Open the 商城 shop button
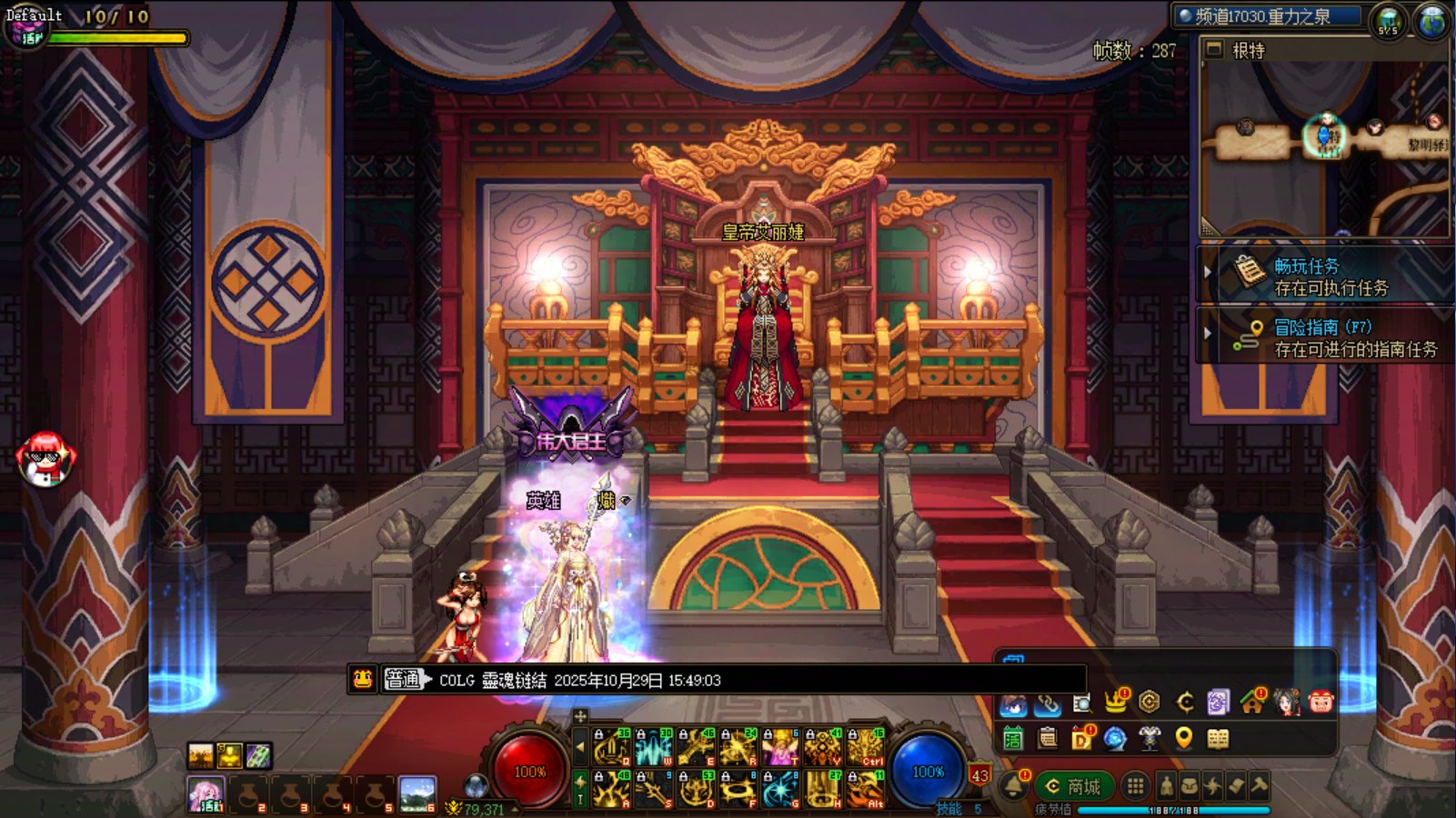 1074,786
